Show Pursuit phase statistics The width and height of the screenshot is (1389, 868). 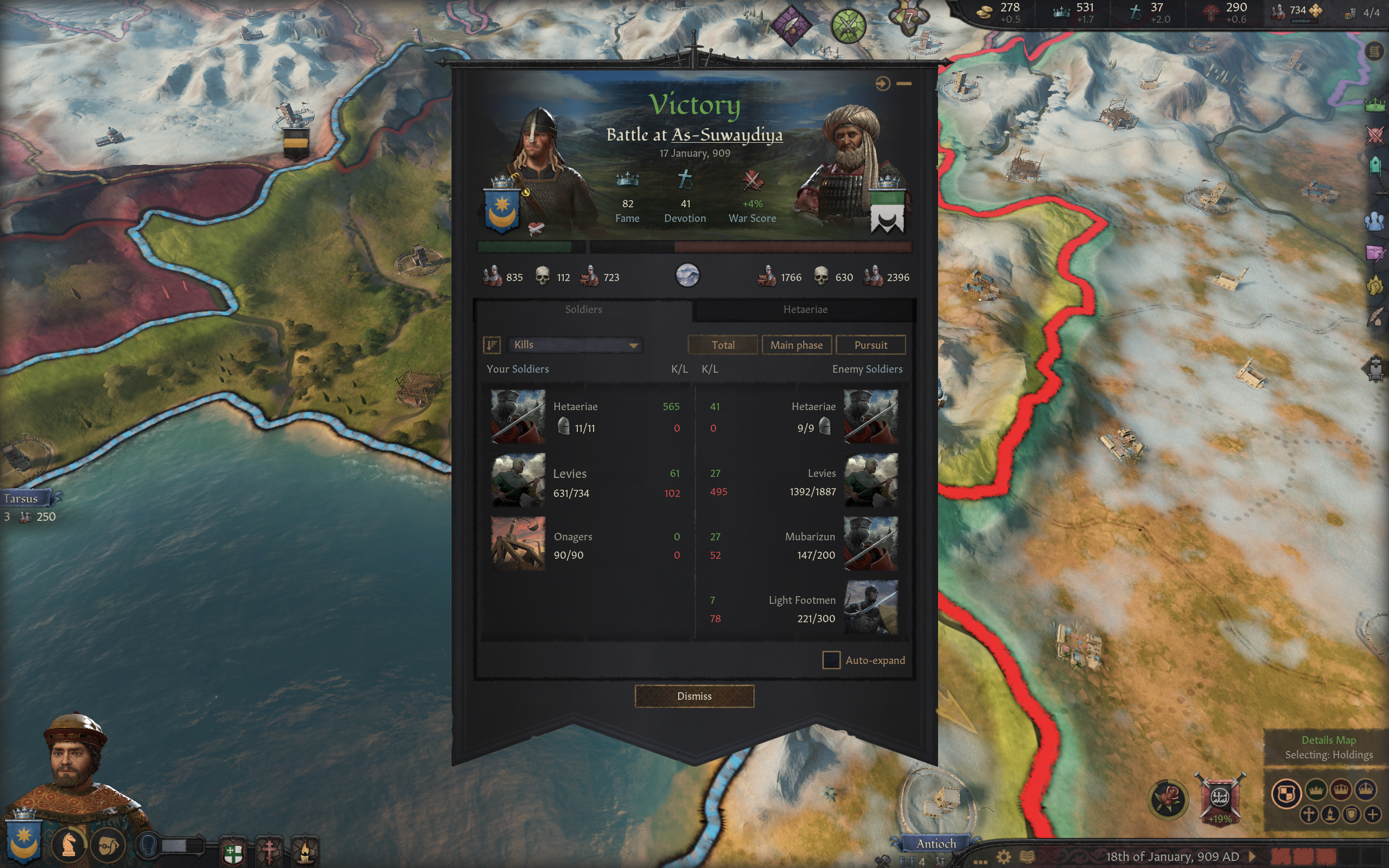(x=870, y=345)
